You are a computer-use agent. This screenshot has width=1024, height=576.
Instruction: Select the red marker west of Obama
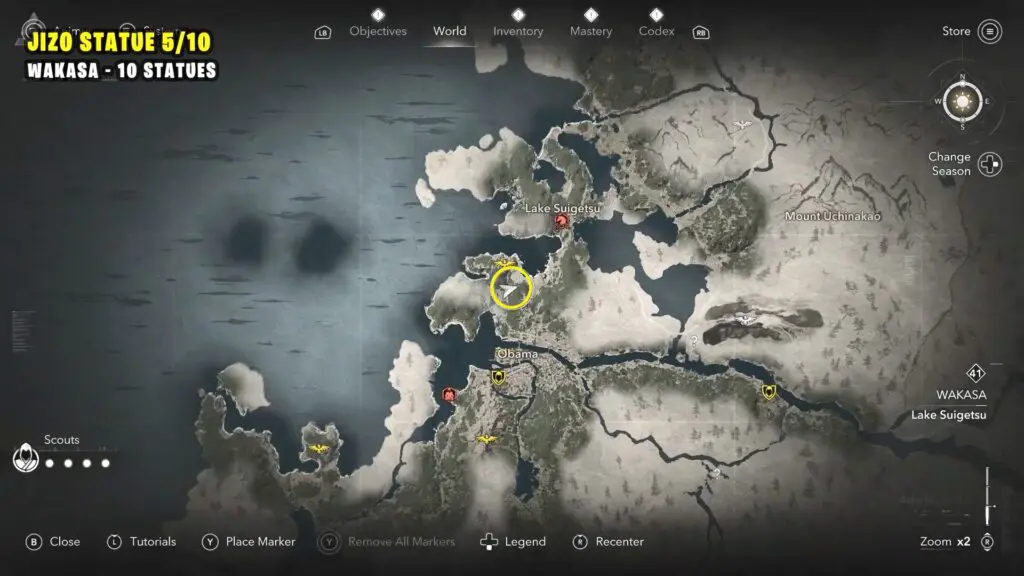click(449, 395)
